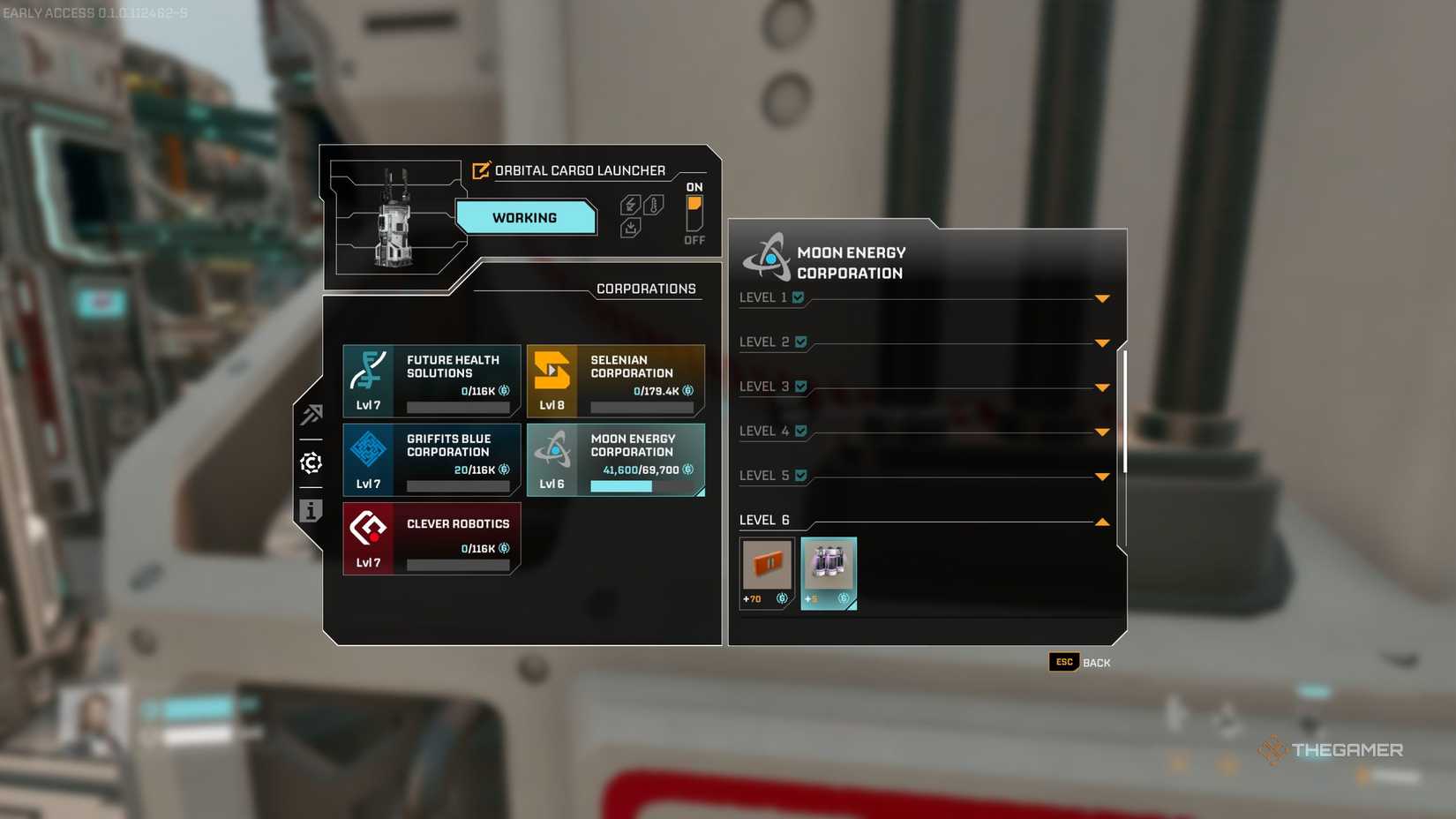Click the Working status button
Image resolution: width=1456 pixels, height=819 pixels.
pos(527,217)
